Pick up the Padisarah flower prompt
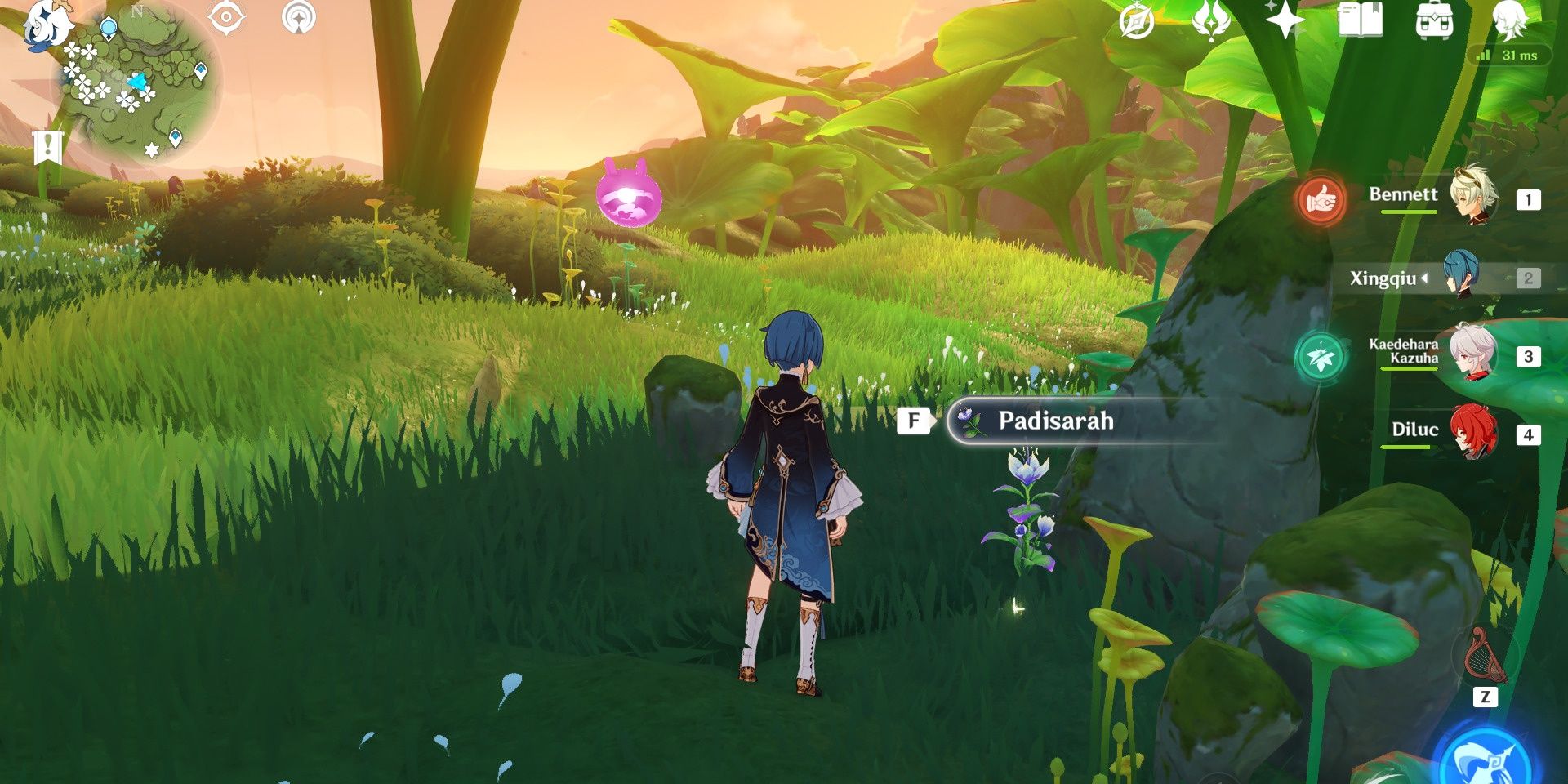 (1053, 421)
